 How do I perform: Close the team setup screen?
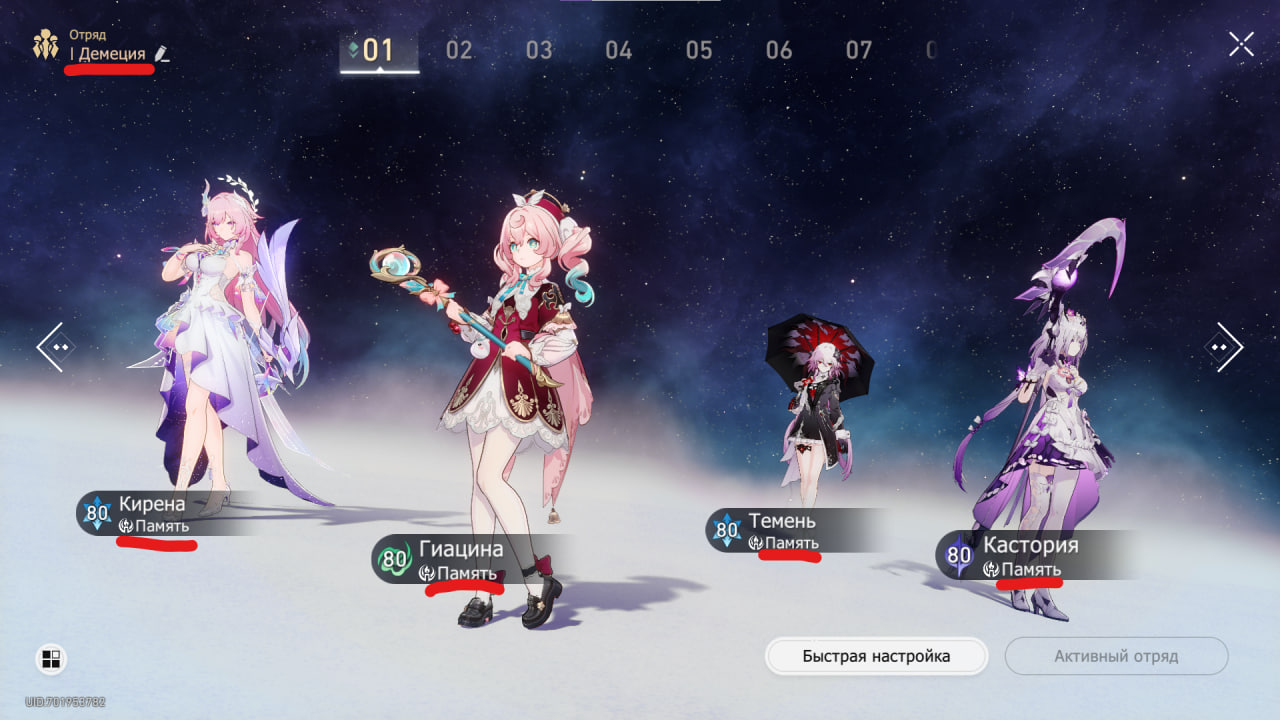(x=1241, y=44)
